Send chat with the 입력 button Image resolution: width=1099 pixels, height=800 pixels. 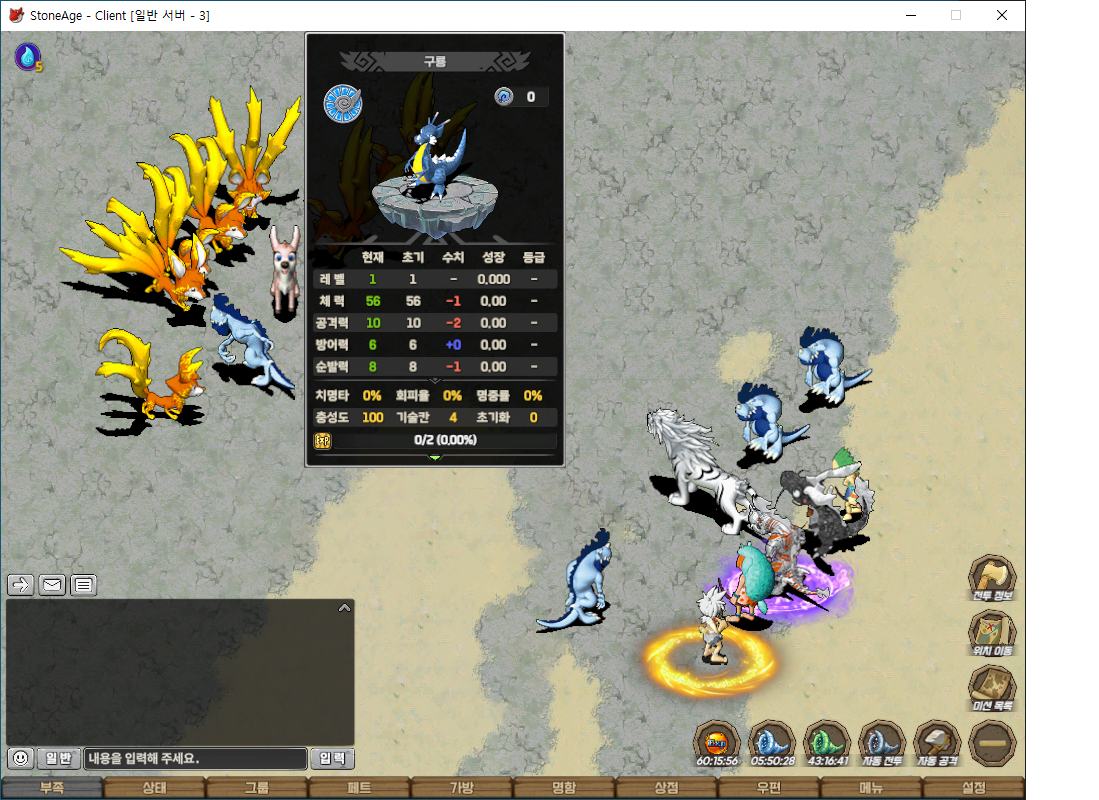pyautogui.click(x=332, y=759)
